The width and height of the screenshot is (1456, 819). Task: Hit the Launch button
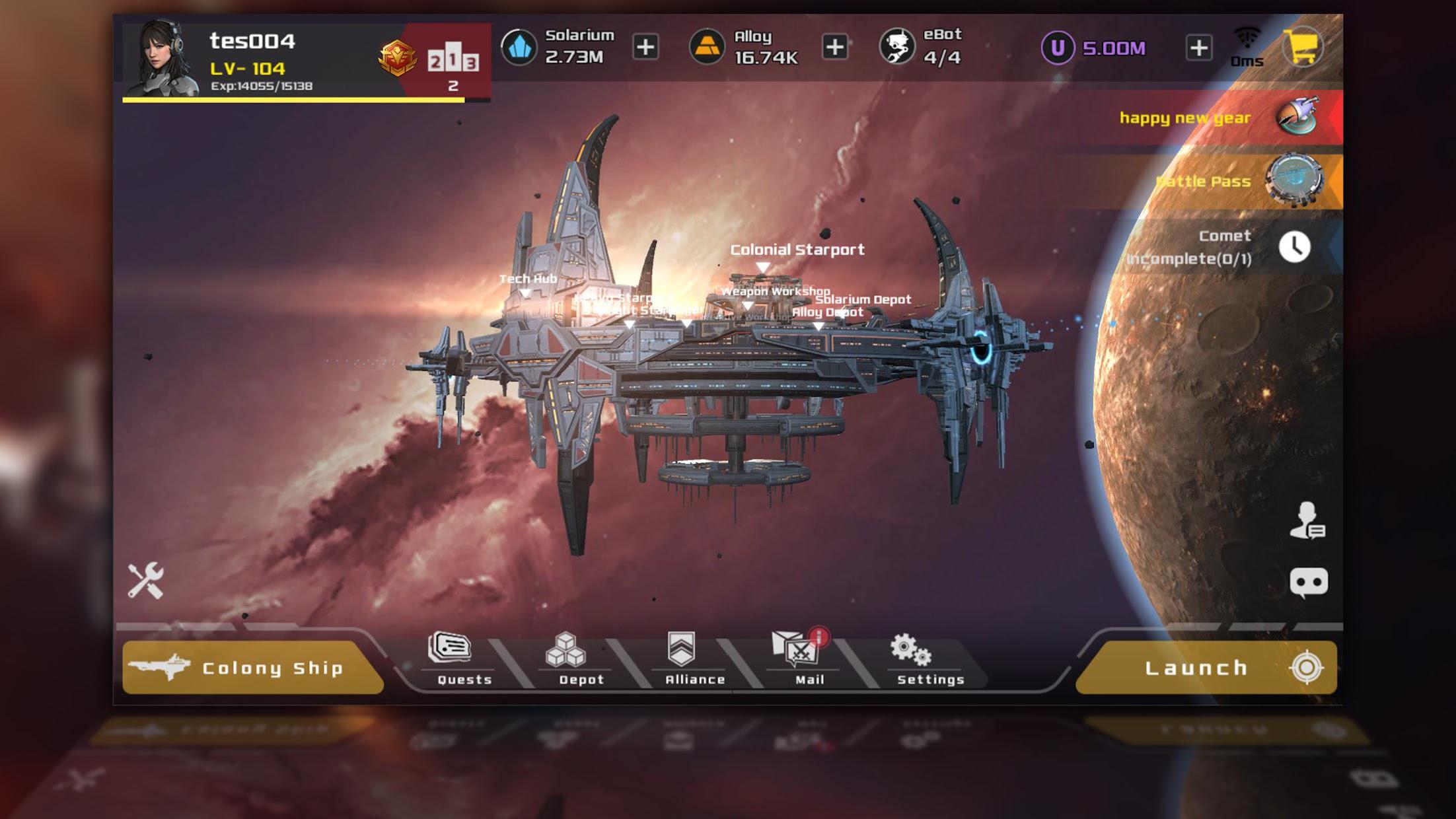click(x=1206, y=668)
